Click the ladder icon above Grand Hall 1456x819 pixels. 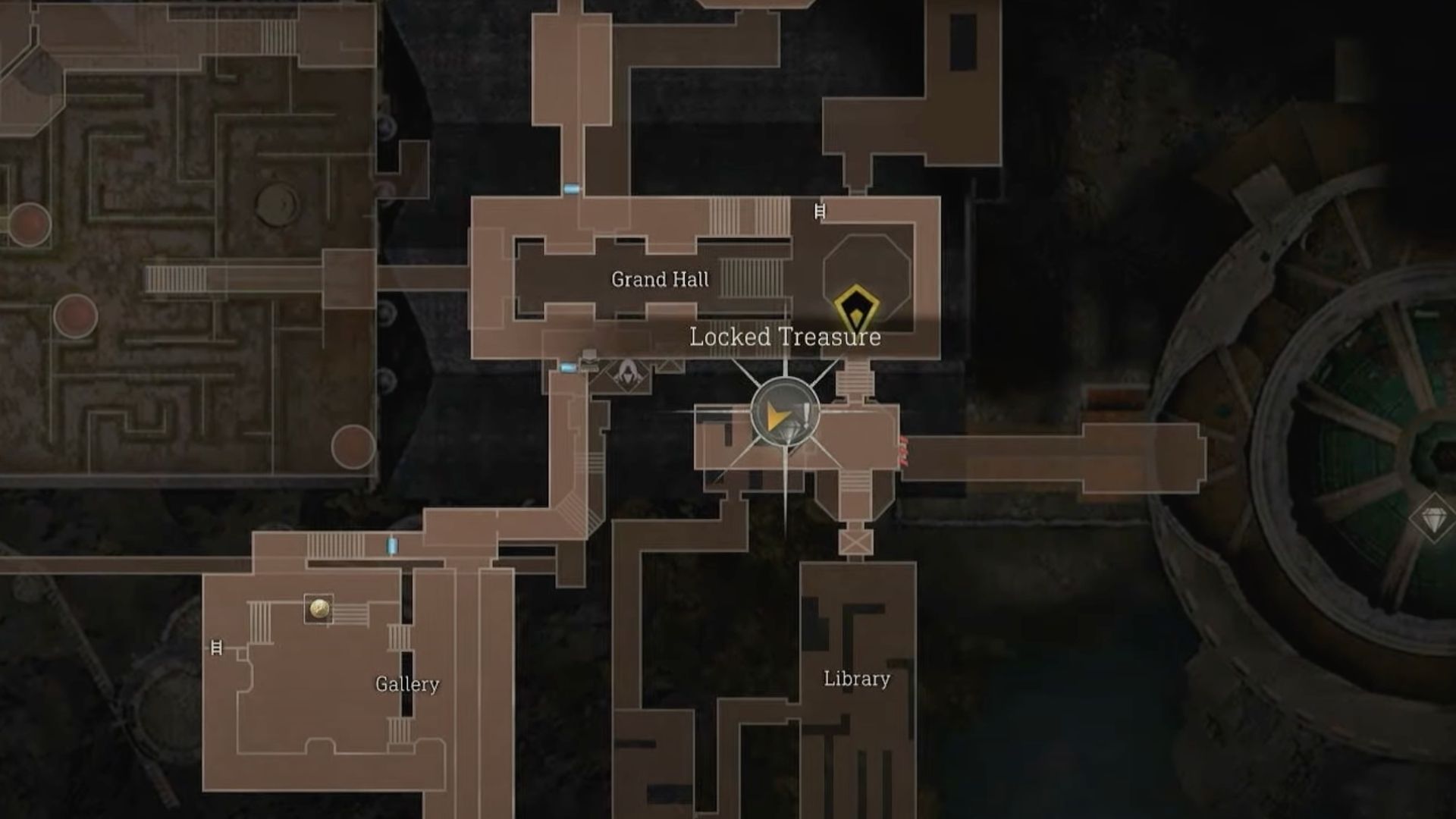click(x=820, y=212)
